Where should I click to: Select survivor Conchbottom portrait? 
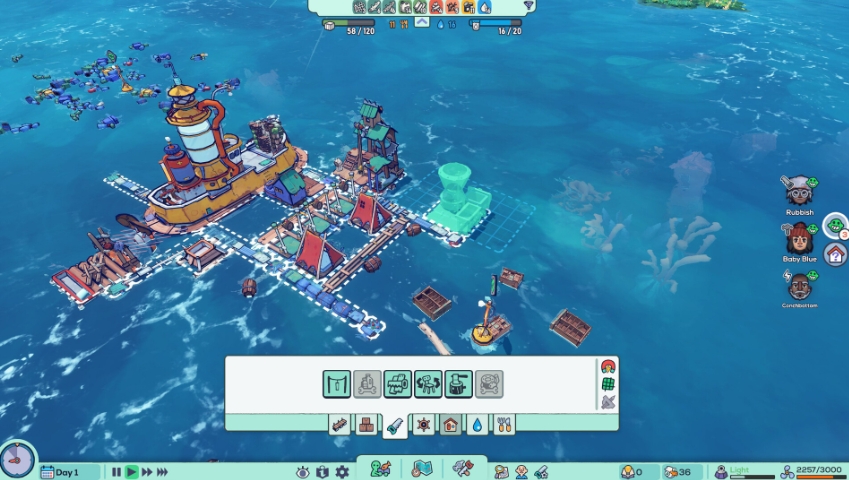799,284
